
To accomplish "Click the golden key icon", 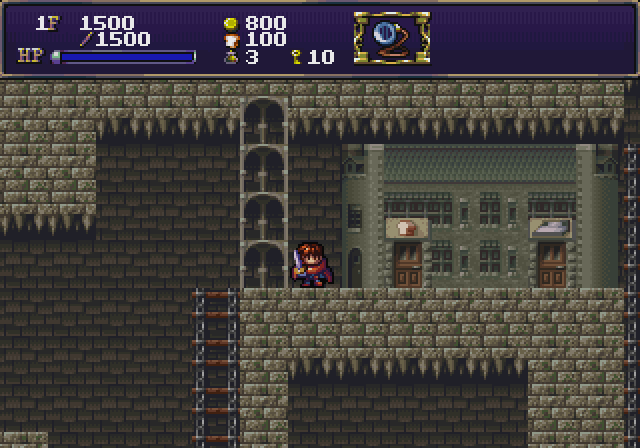I will pos(297,57).
